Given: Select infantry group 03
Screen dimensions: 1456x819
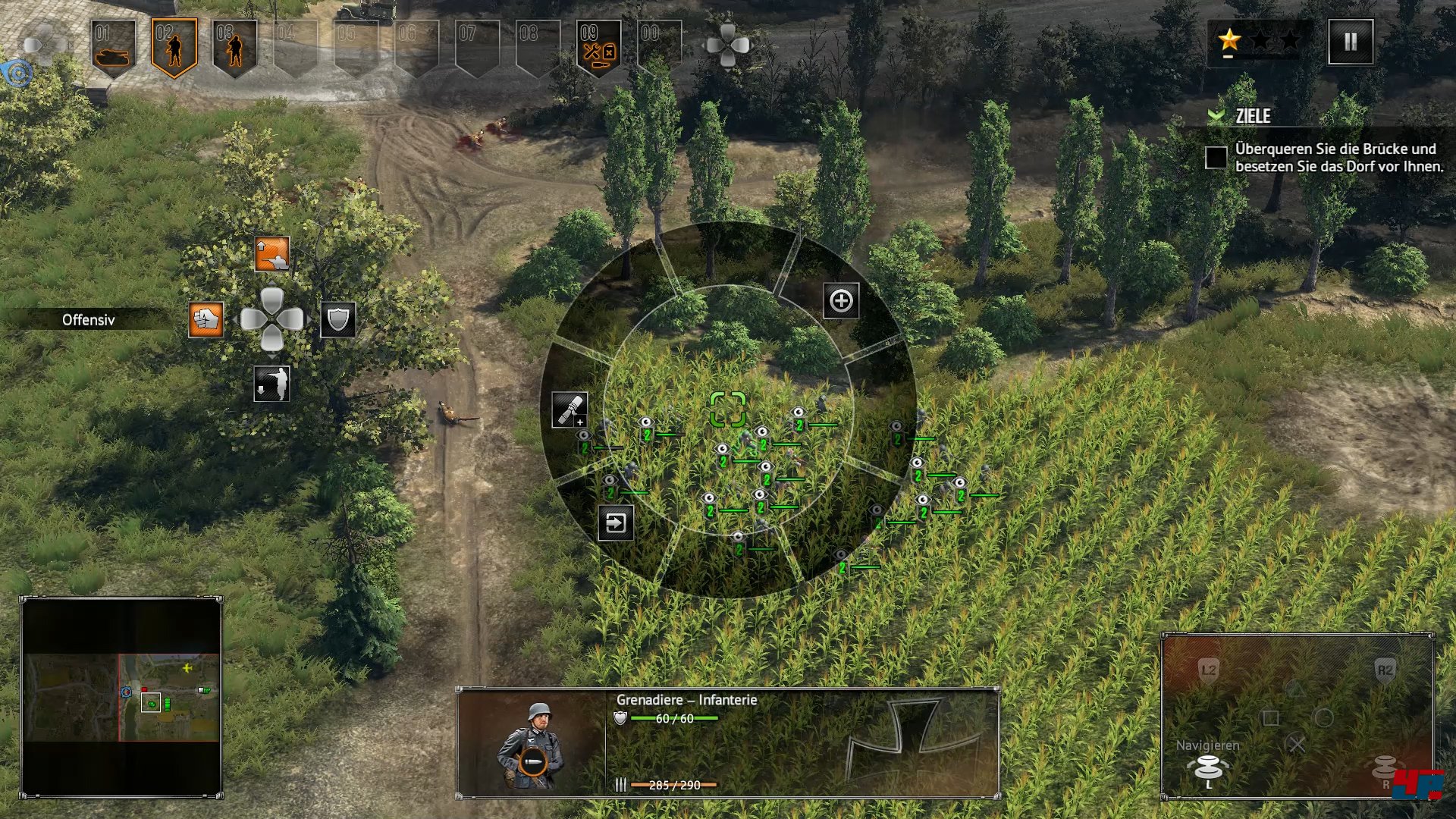Looking at the screenshot, I should pyautogui.click(x=234, y=47).
